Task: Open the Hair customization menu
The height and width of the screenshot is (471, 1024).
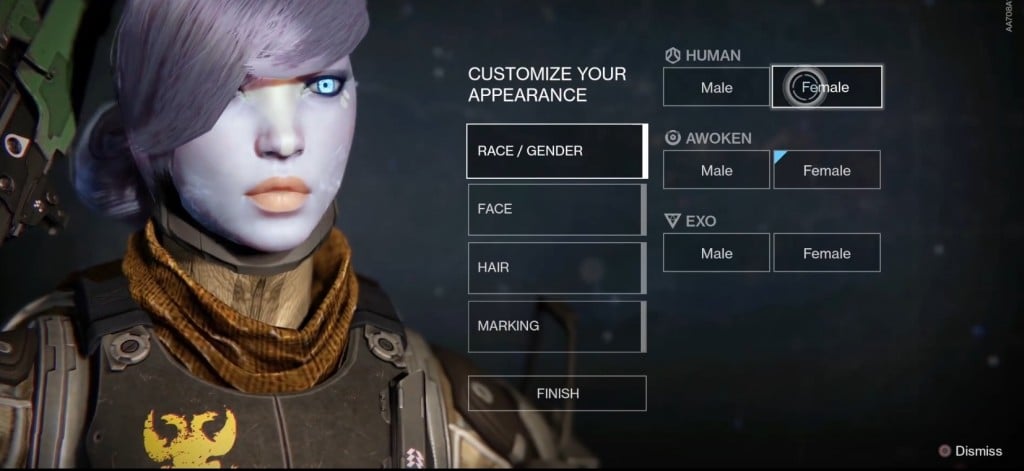Action: coord(556,267)
